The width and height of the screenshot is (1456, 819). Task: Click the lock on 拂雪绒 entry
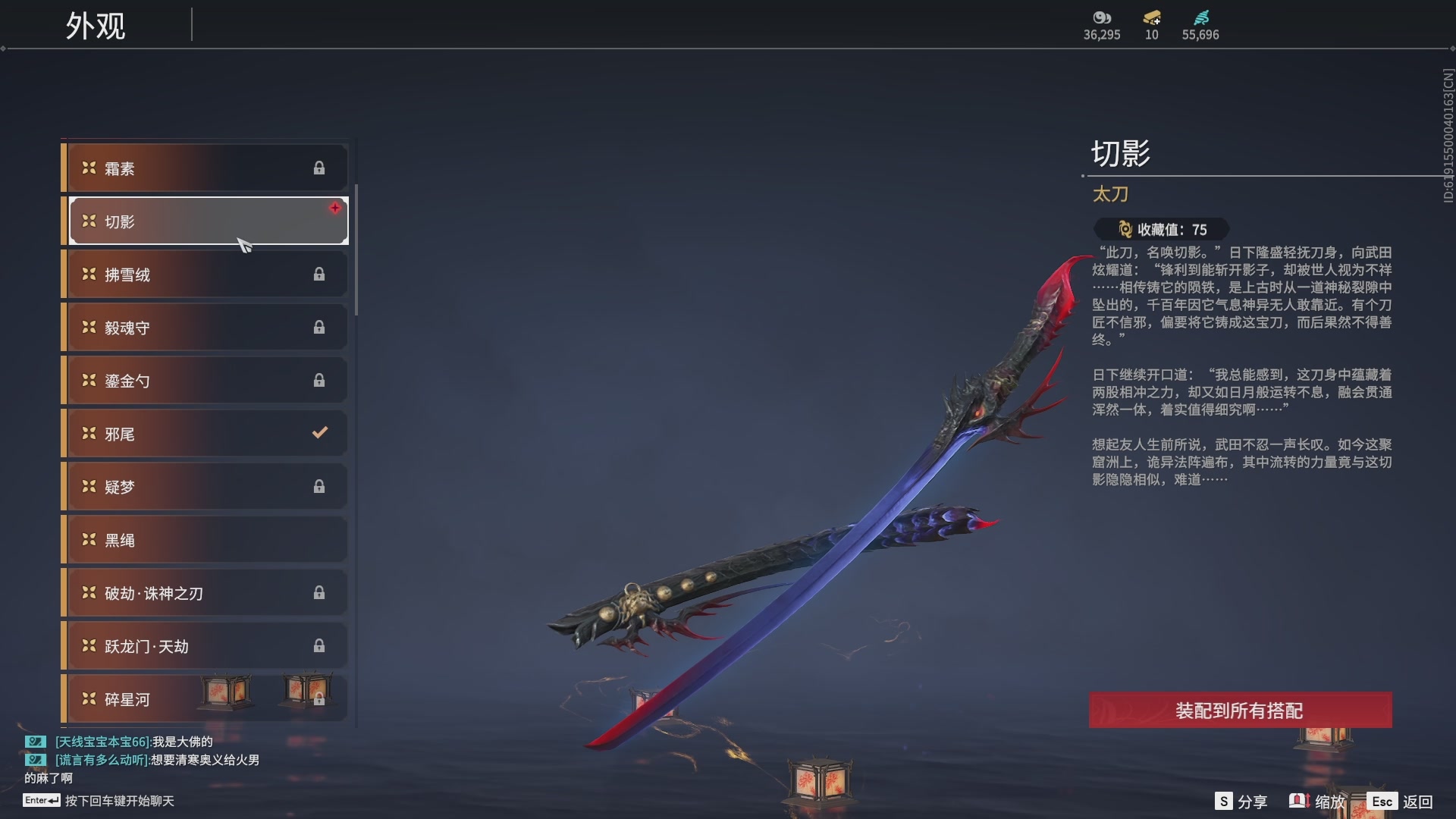pos(319,274)
